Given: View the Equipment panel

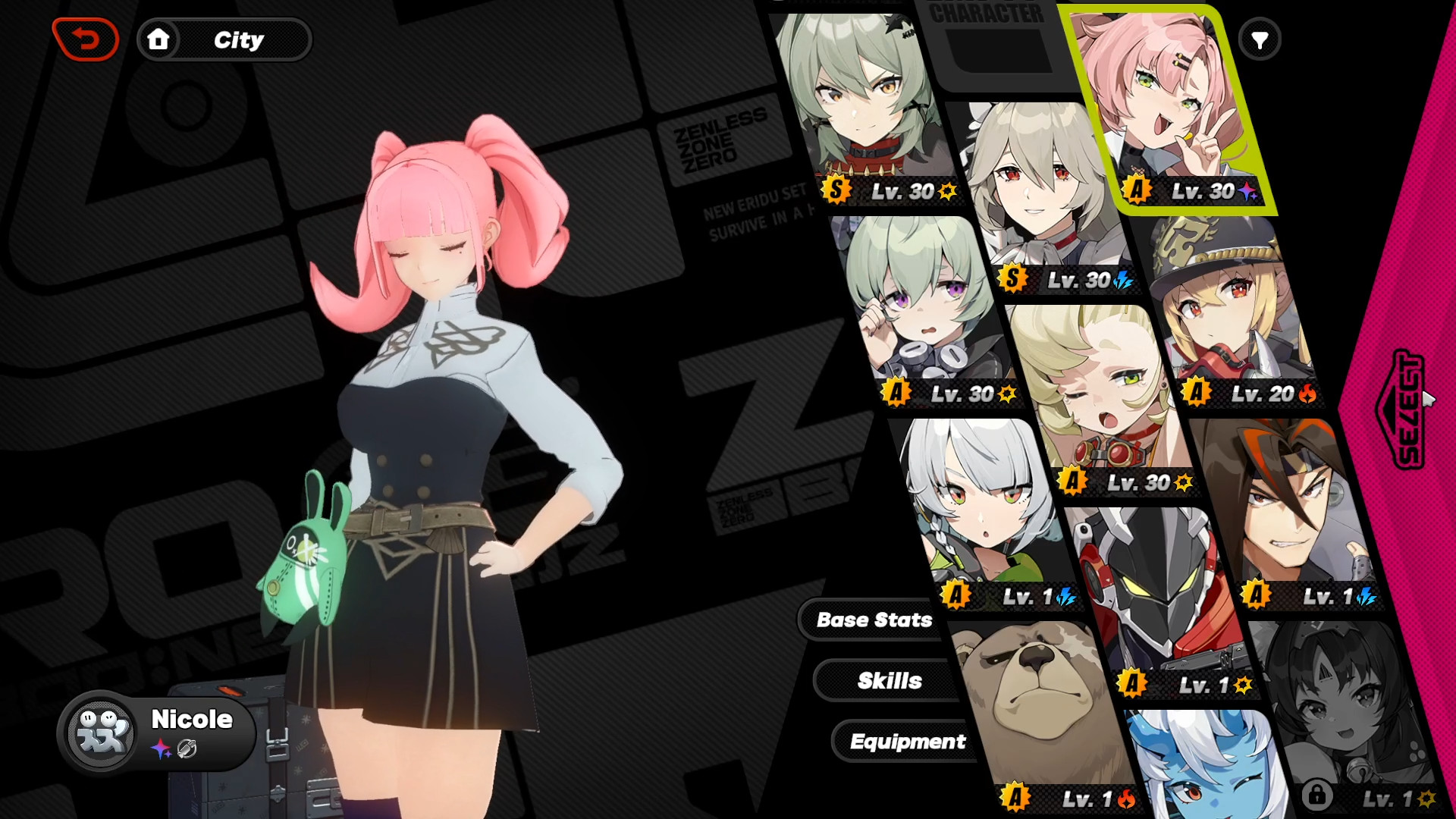Looking at the screenshot, I should [908, 742].
